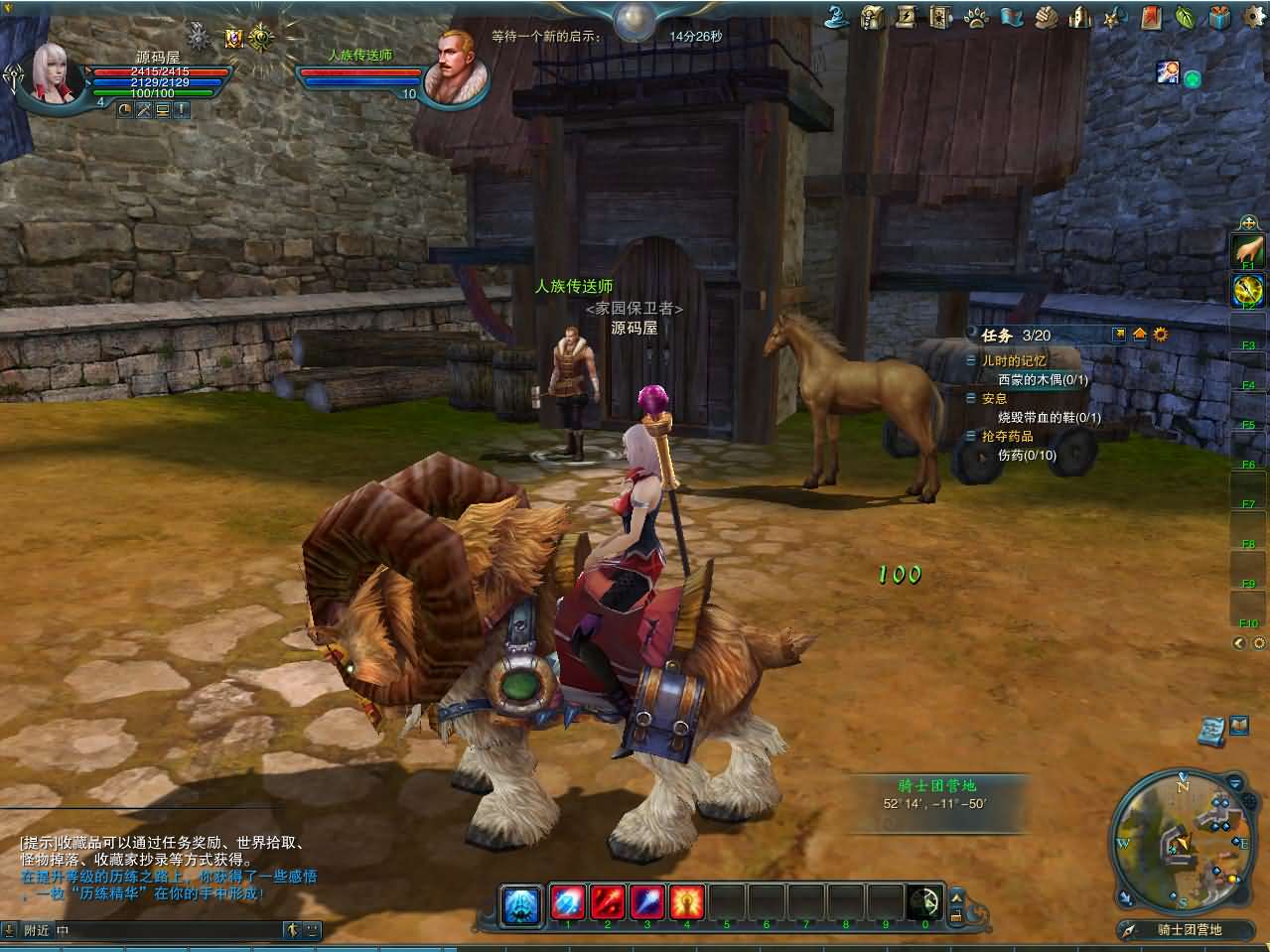Screen dimensions: 1270x952
Task: Open the lightning scroll skills menu
Action: (x=907, y=16)
